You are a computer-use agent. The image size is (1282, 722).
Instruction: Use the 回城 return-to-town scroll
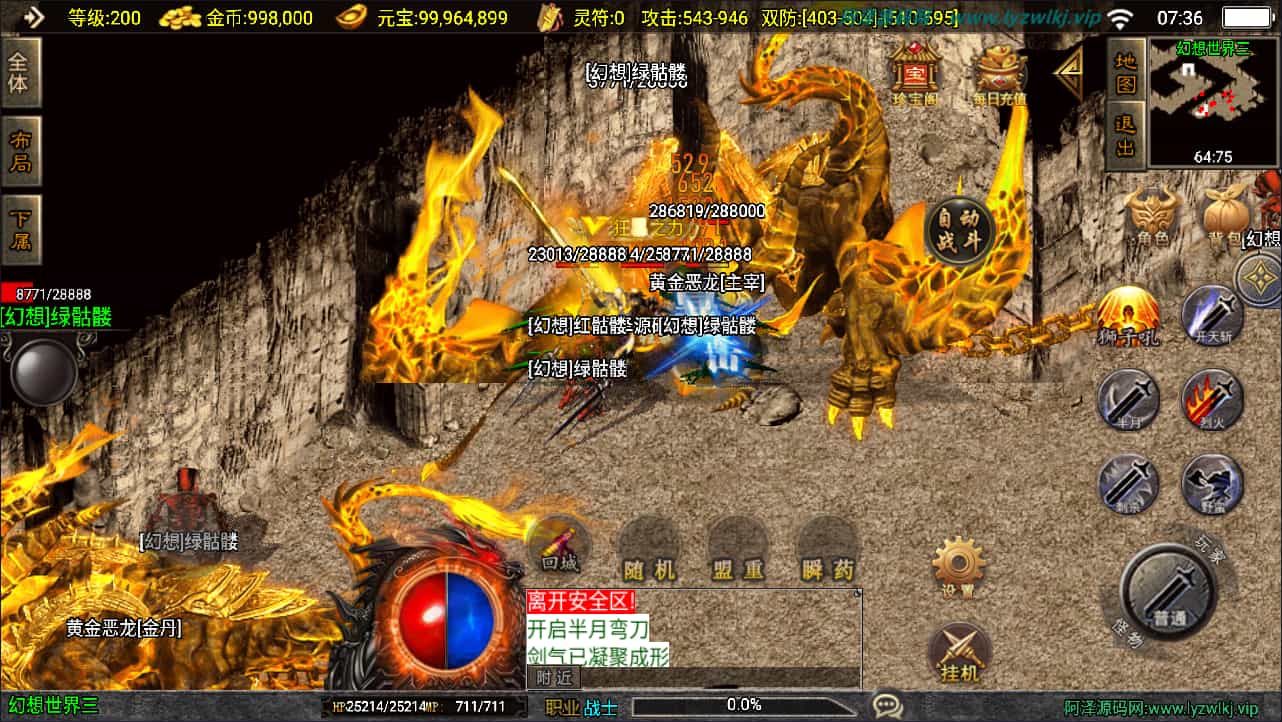560,546
